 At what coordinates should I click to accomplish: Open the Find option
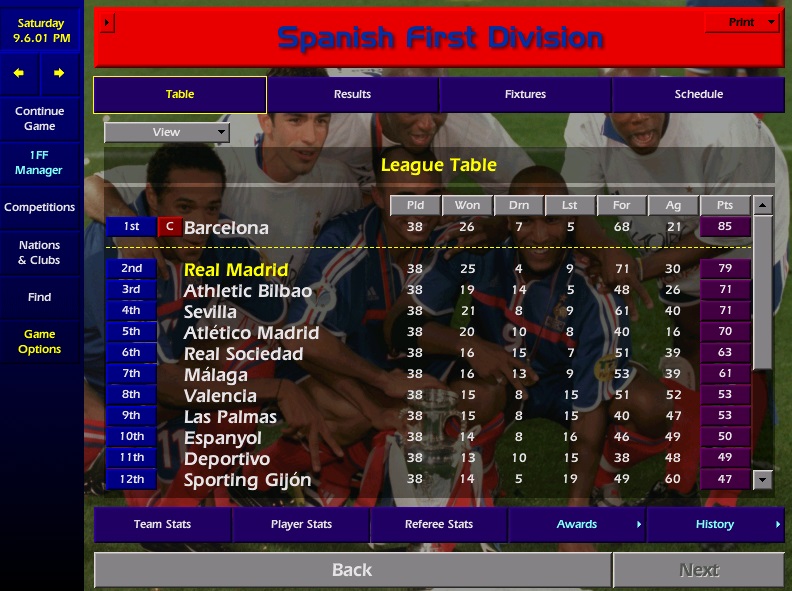[x=40, y=297]
